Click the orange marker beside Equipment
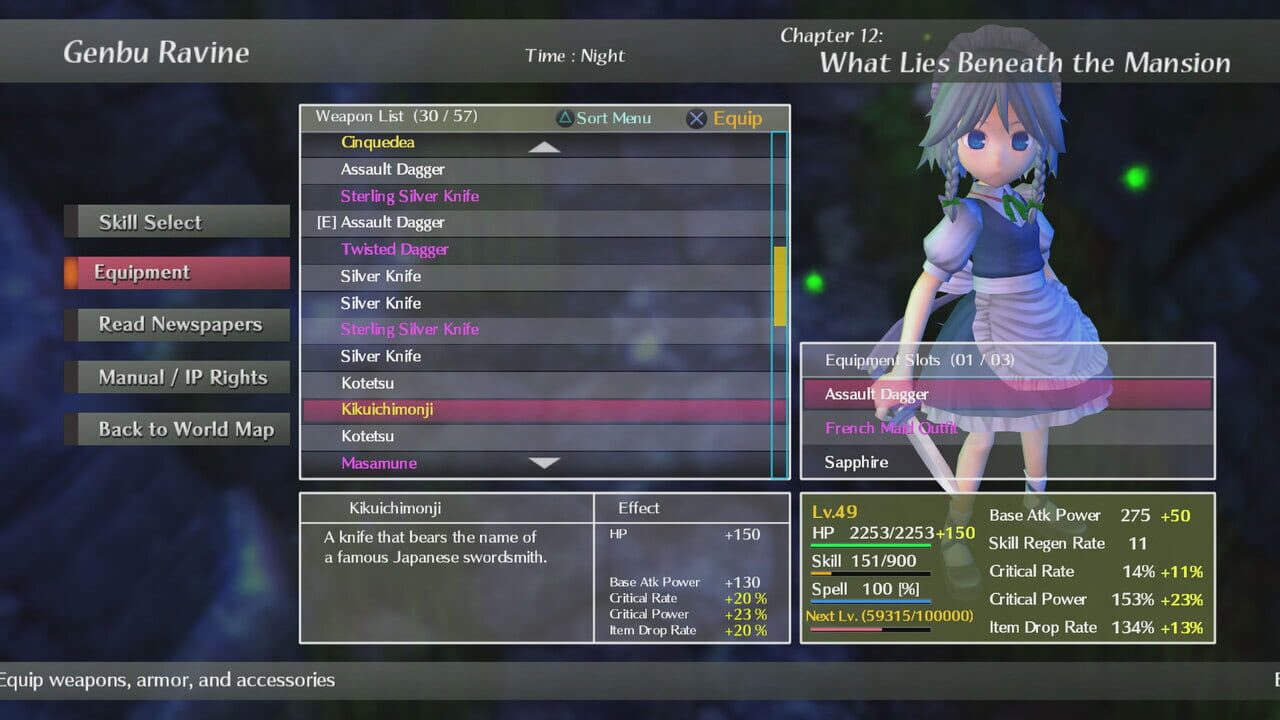The height and width of the screenshot is (720, 1280). (x=71, y=272)
